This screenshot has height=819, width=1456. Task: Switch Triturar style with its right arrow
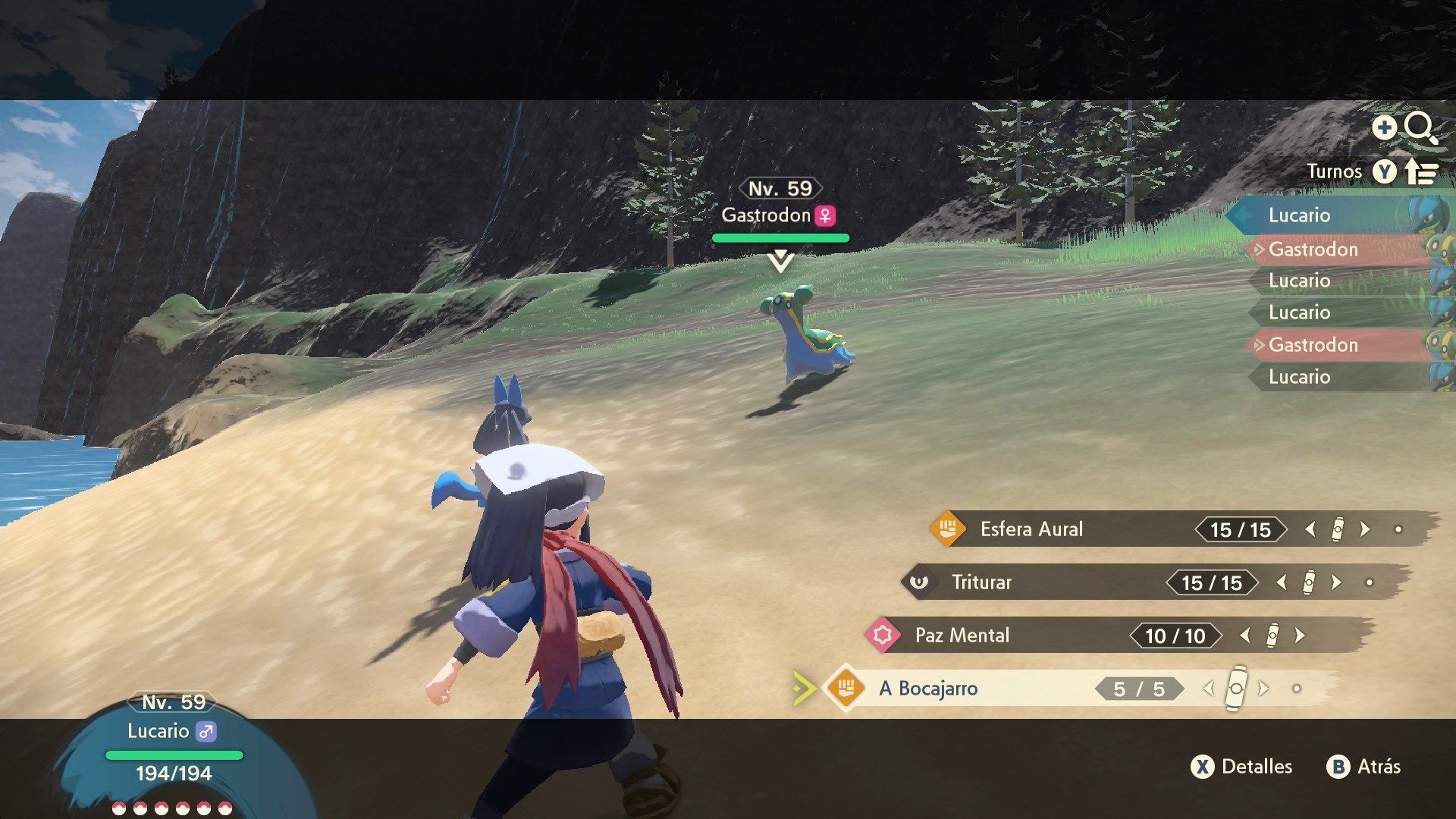point(1337,582)
